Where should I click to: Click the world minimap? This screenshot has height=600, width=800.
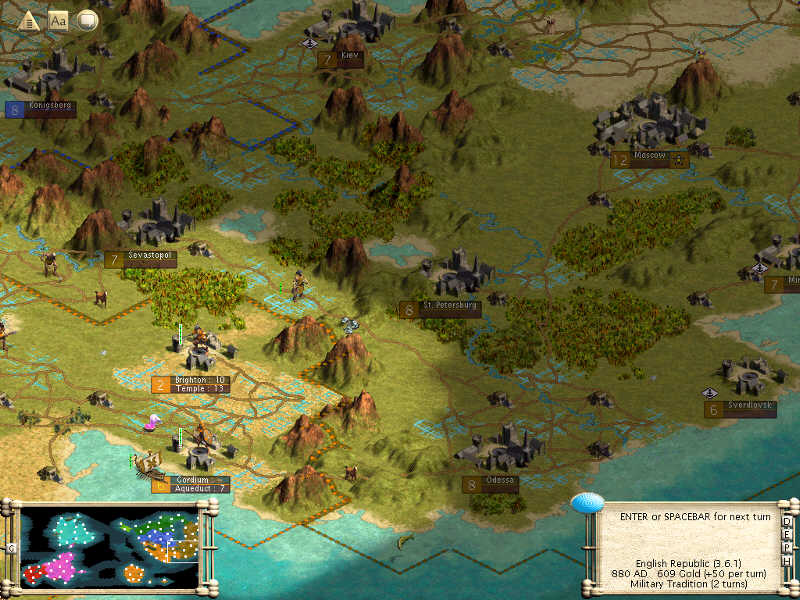pyautogui.click(x=108, y=547)
